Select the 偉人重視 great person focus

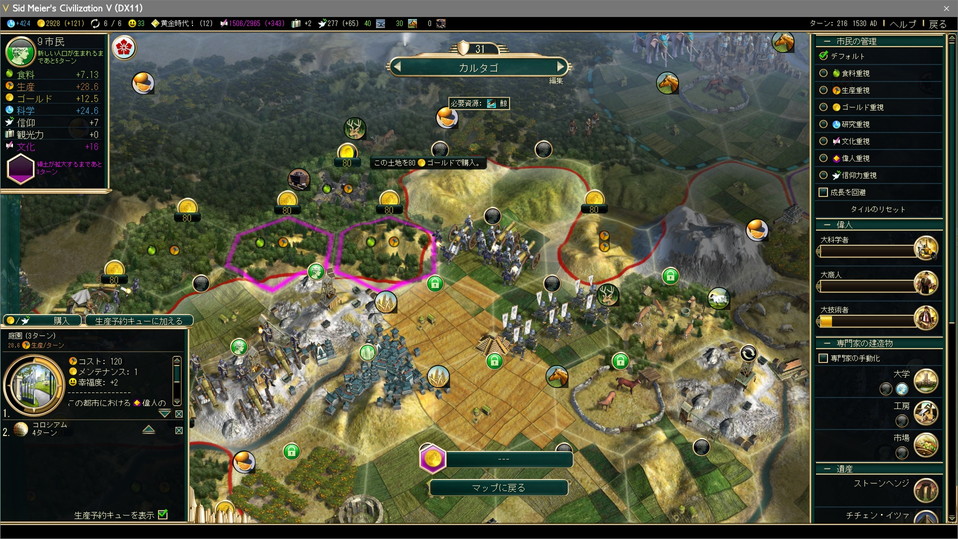[823, 158]
